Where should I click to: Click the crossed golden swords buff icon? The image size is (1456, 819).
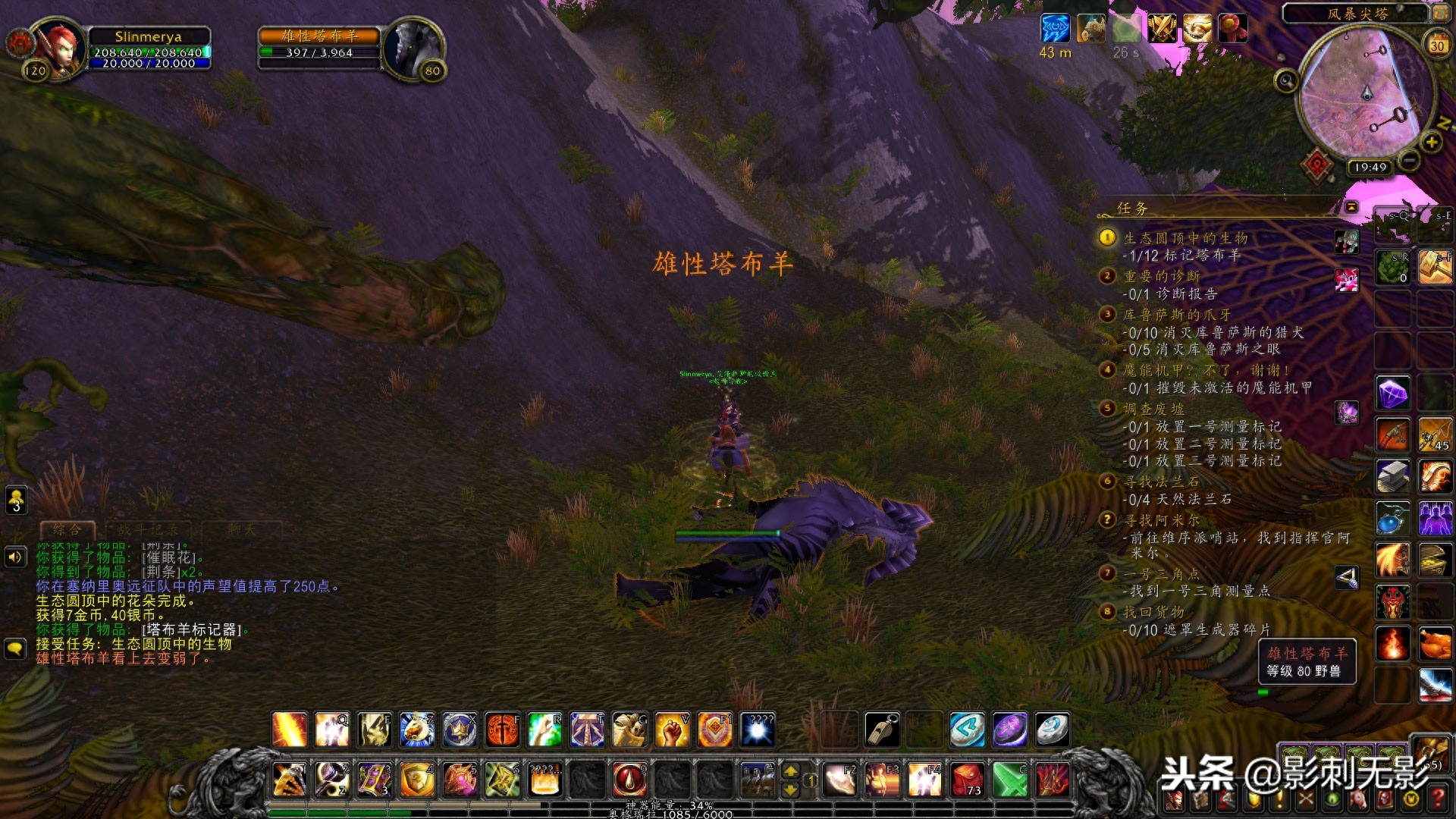coord(1161,29)
